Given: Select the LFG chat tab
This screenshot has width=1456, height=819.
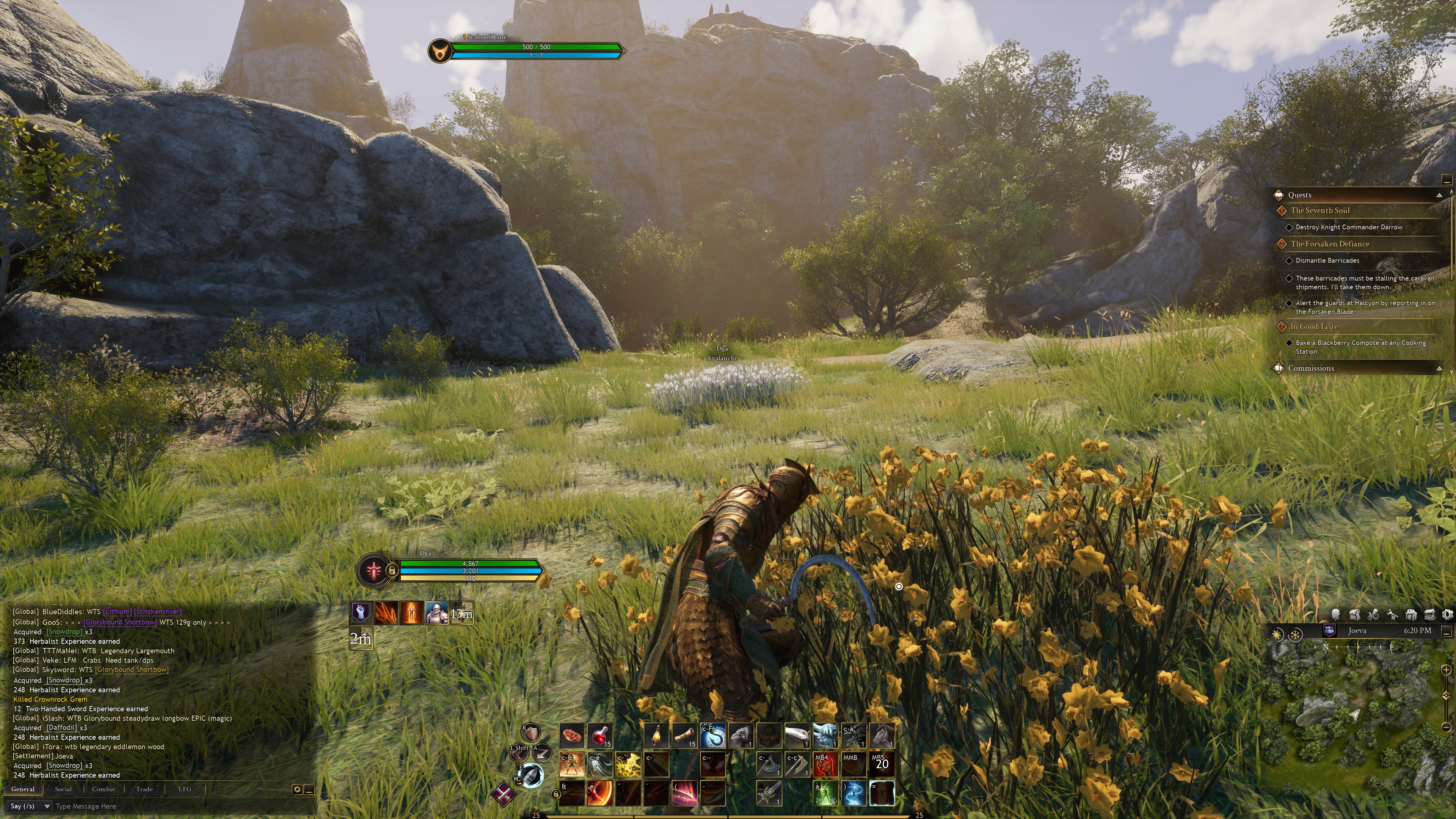Looking at the screenshot, I should pos(185,789).
